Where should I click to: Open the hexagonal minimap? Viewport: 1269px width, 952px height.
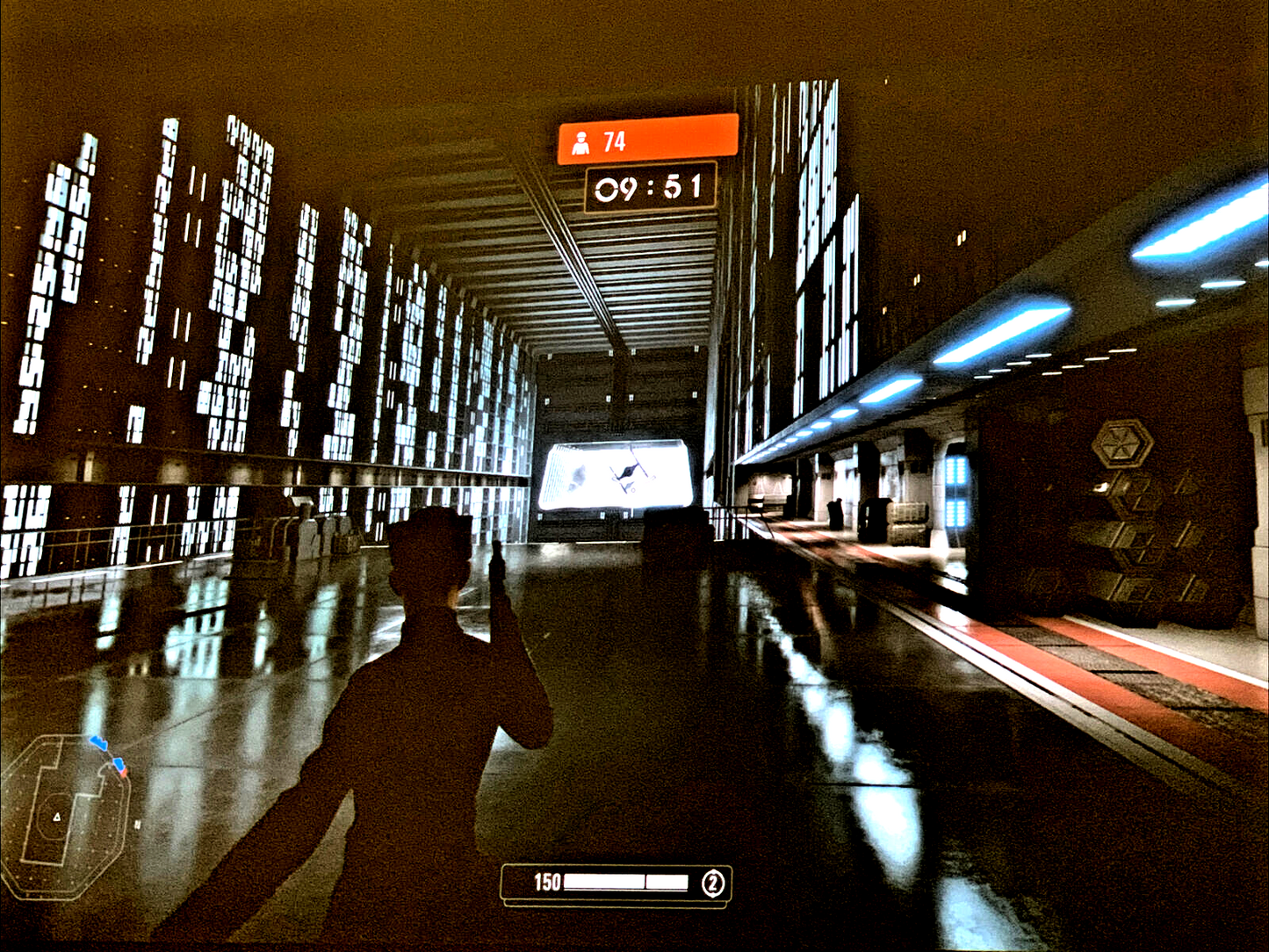[67, 814]
